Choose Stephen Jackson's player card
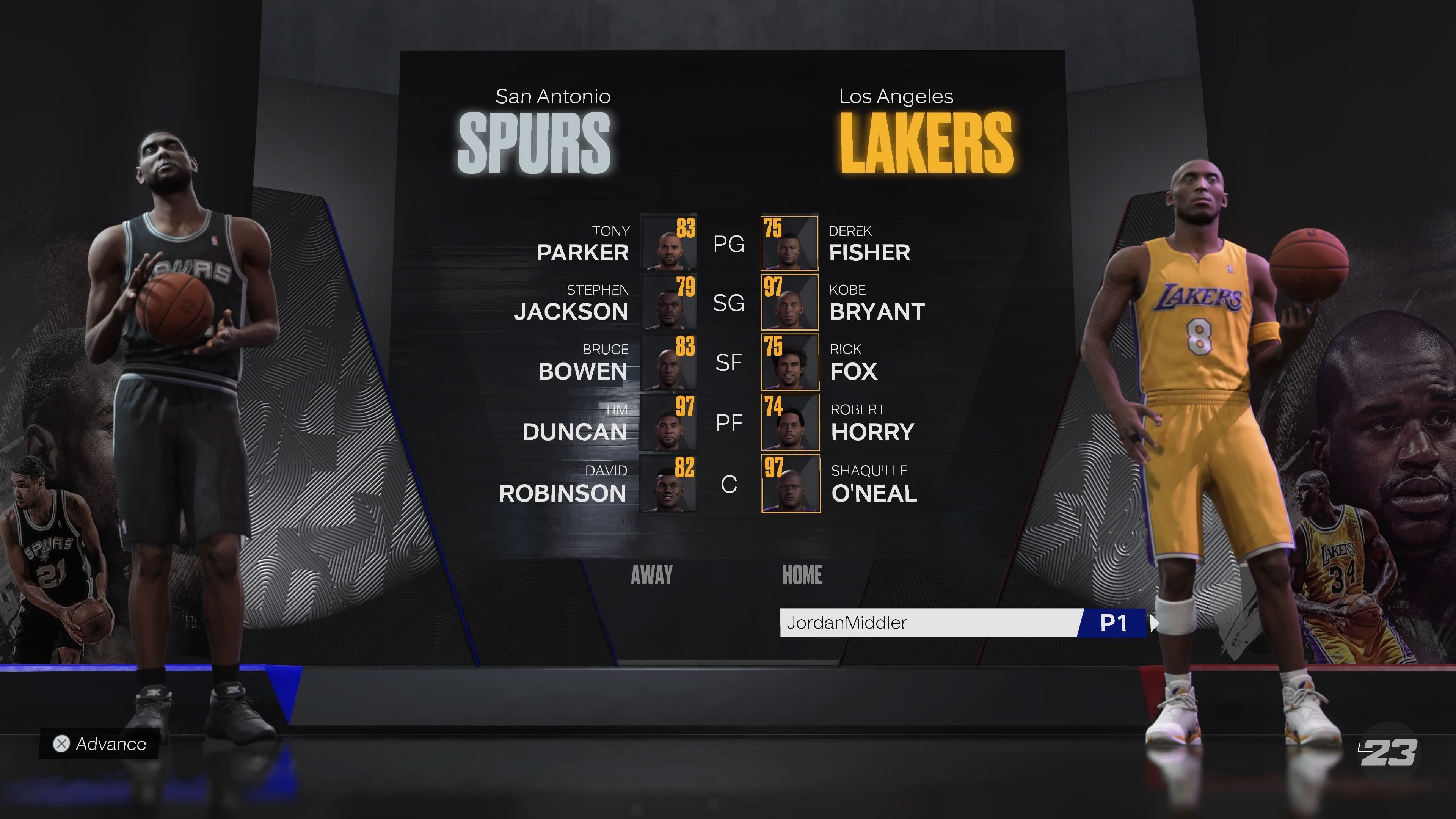This screenshot has height=819, width=1456. point(668,303)
